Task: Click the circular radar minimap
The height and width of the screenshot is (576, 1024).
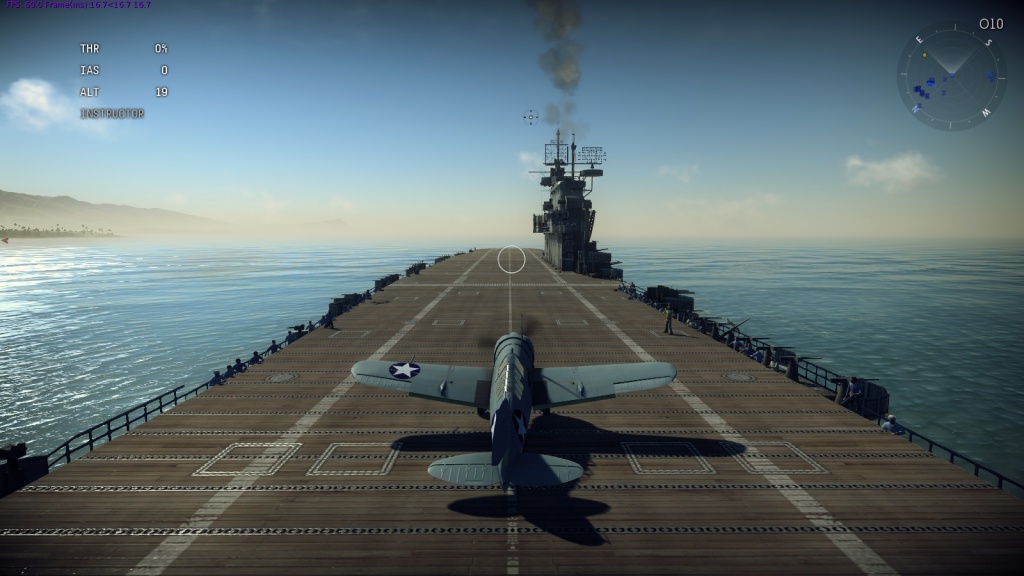Action: tap(951, 77)
